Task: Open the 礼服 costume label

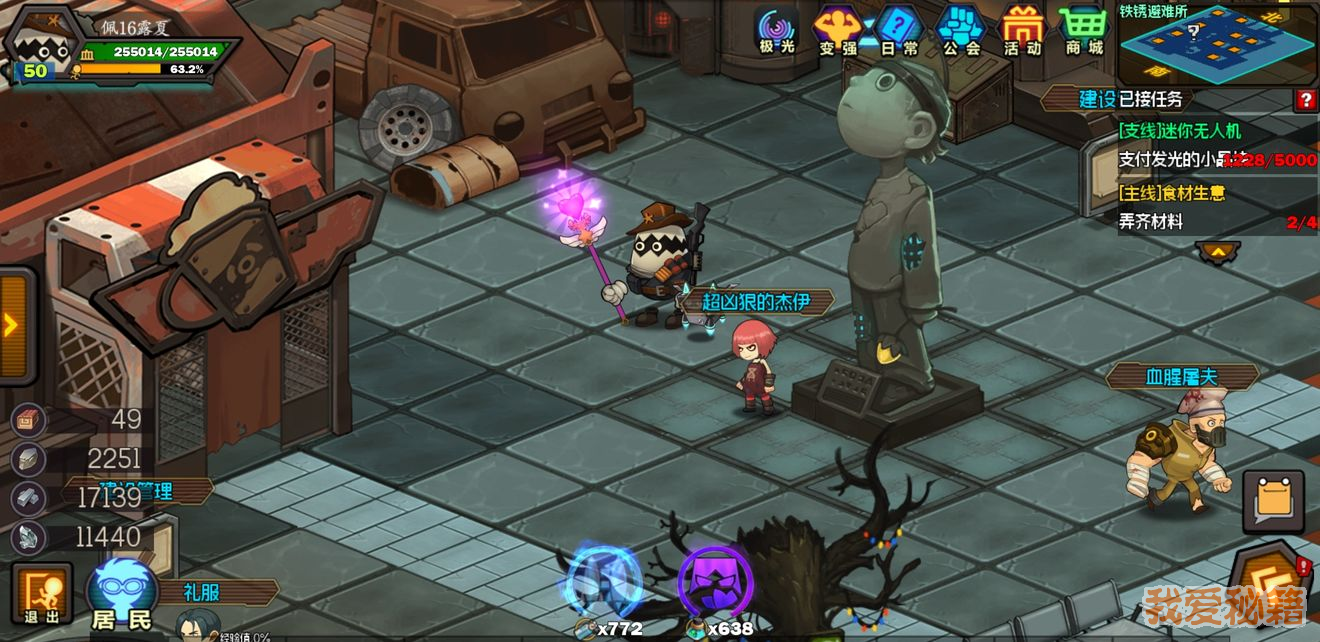Action: pyautogui.click(x=203, y=592)
